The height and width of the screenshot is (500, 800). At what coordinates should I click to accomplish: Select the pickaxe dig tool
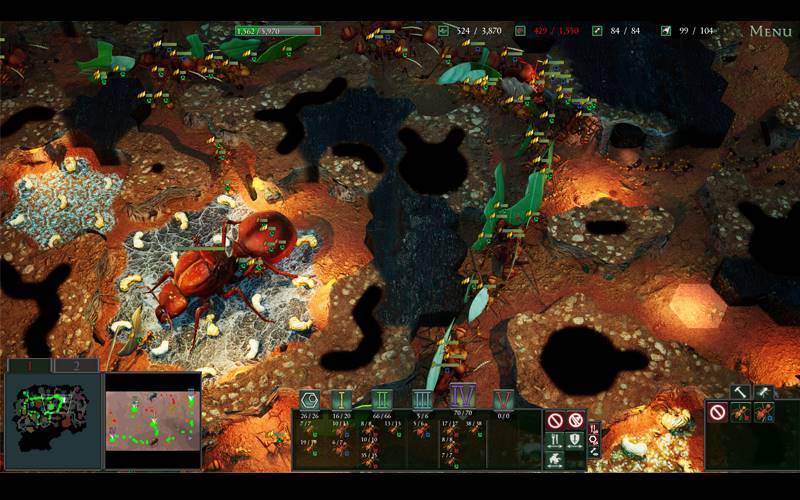tap(764, 392)
